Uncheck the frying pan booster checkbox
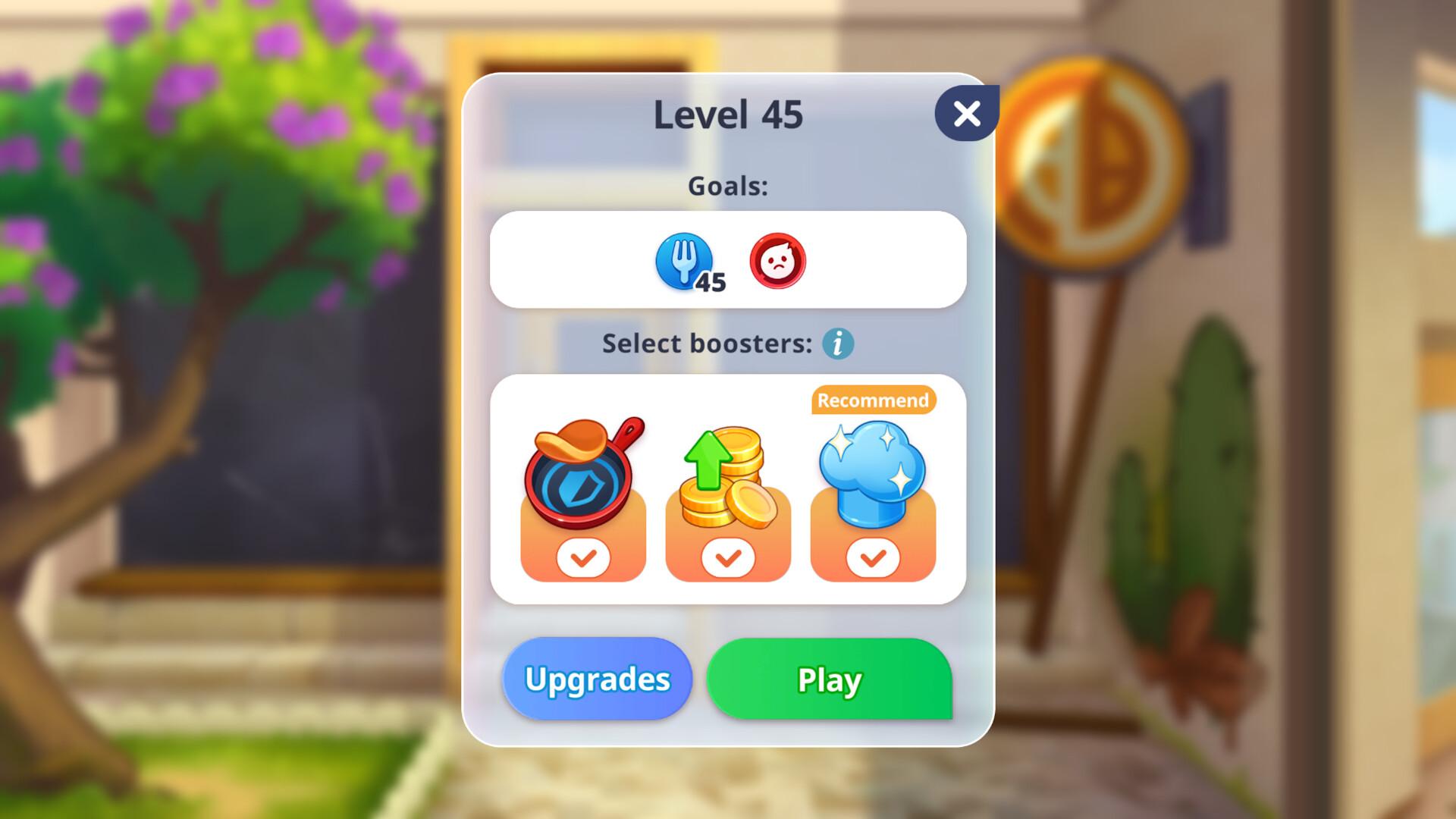 582,557
